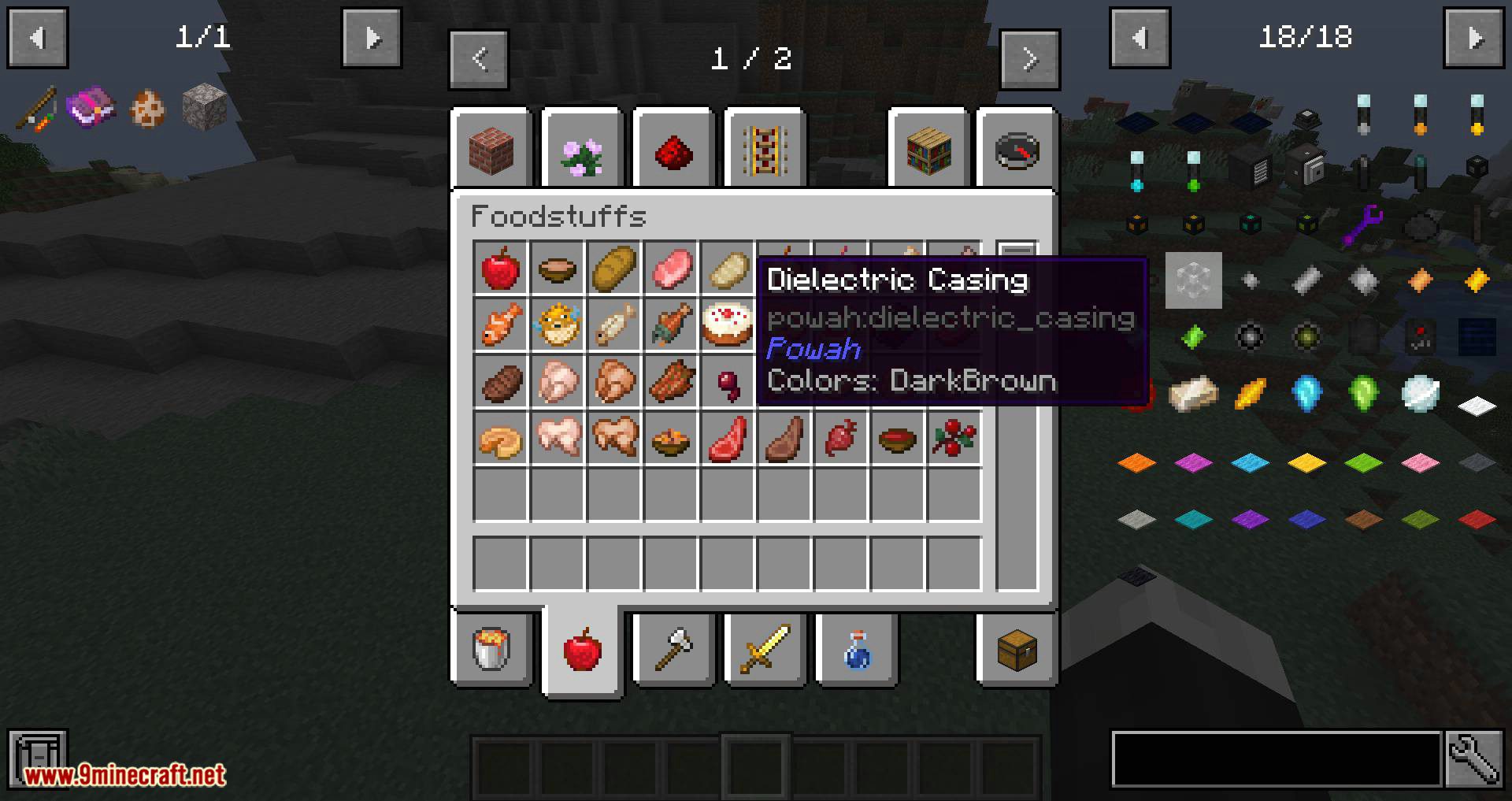Switch to the Building Blocks brick tab

click(492, 150)
